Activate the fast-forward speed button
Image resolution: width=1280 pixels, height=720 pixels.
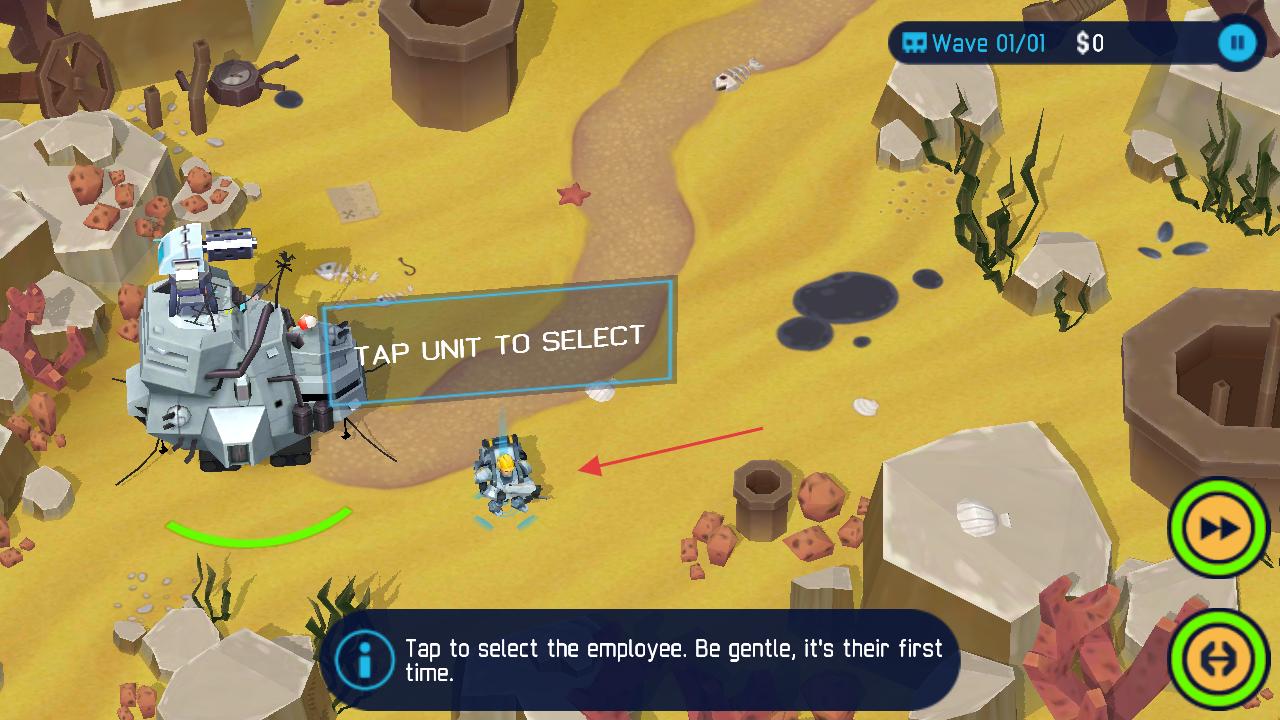[1218, 528]
